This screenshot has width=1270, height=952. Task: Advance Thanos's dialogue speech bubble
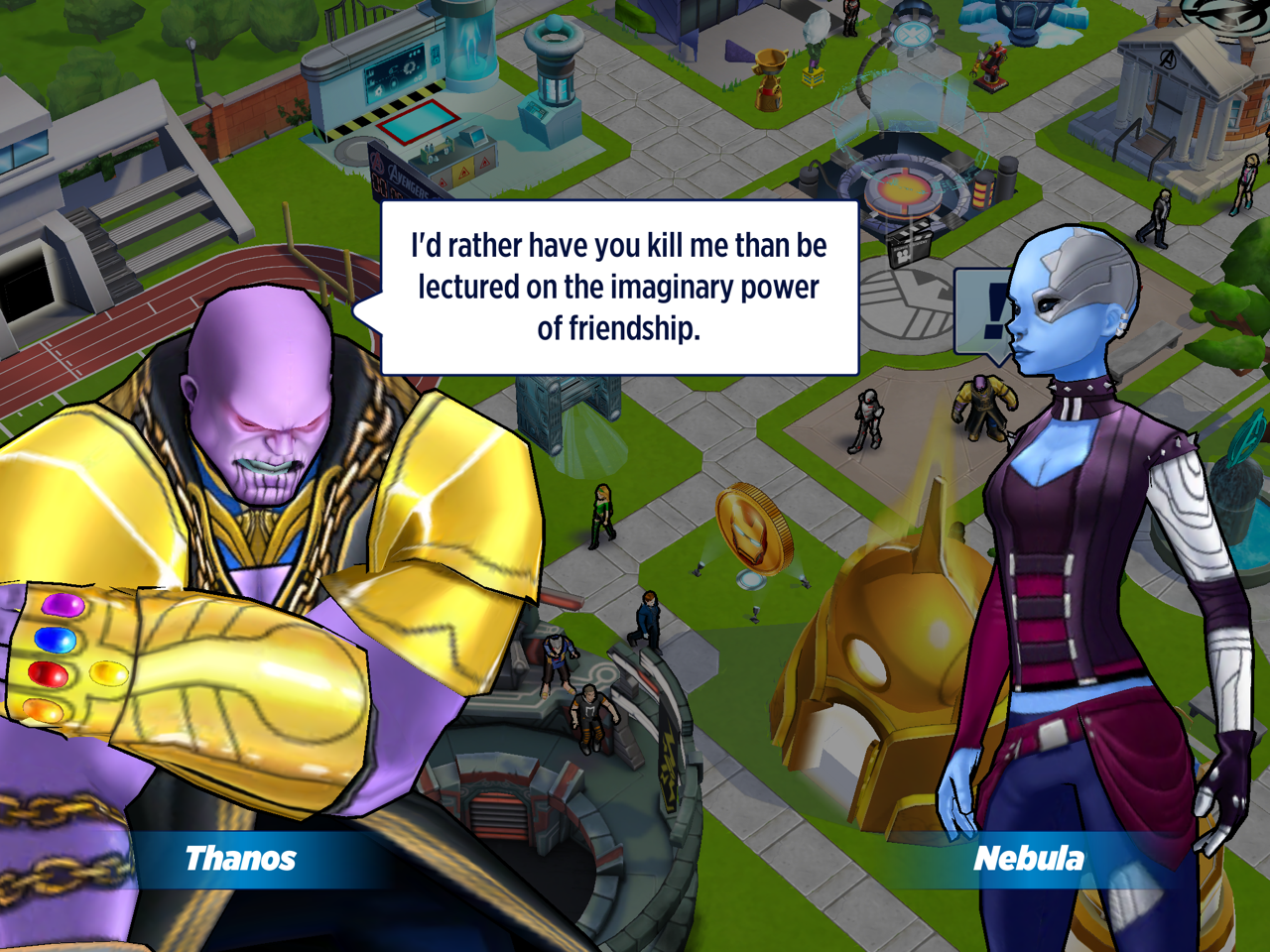(619, 288)
